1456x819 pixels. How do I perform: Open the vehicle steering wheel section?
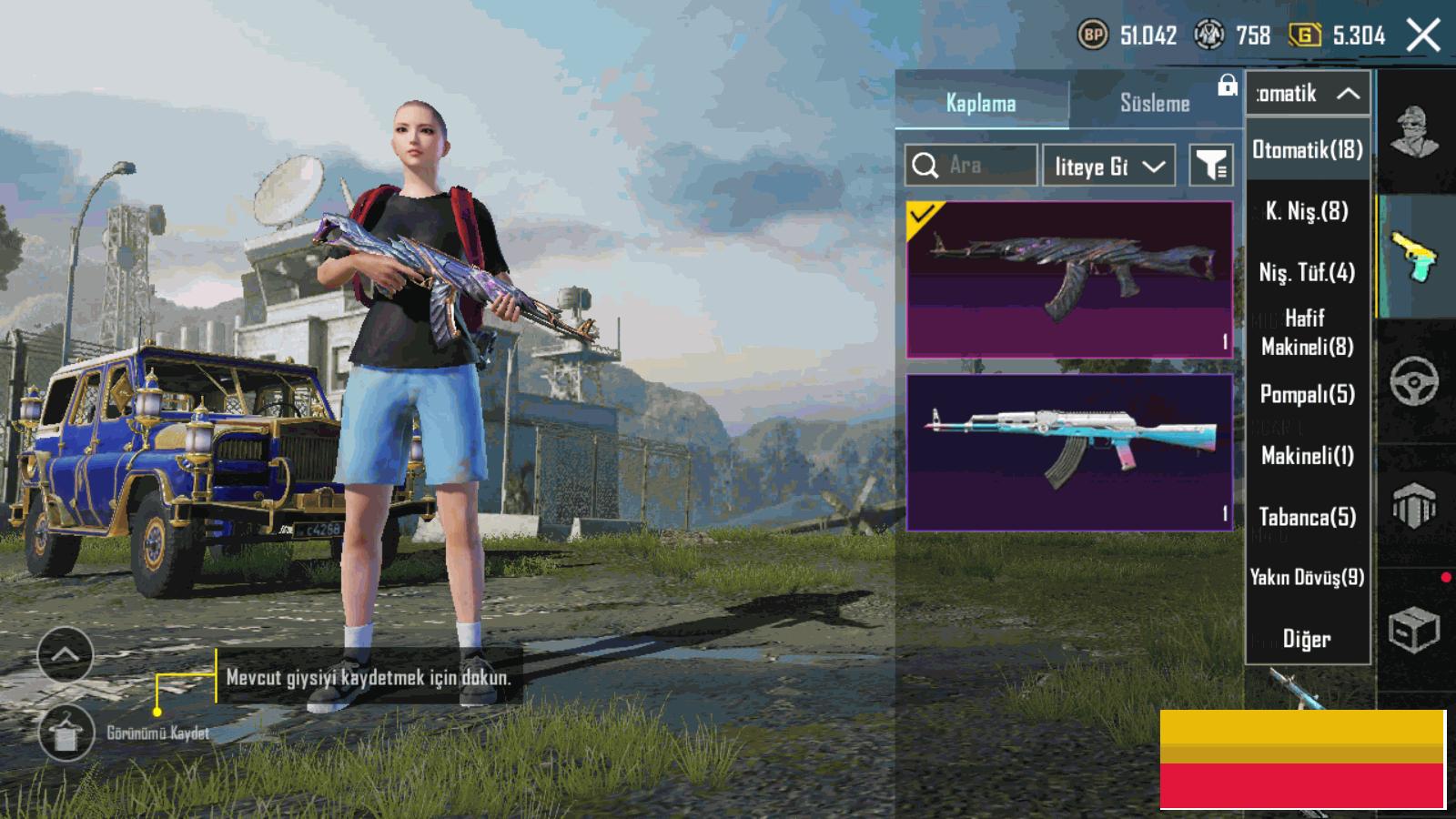[x=1414, y=380]
